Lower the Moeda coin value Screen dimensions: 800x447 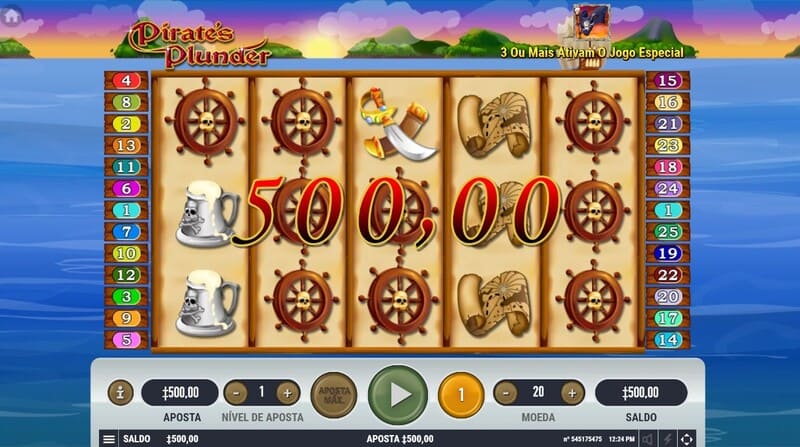506,393
